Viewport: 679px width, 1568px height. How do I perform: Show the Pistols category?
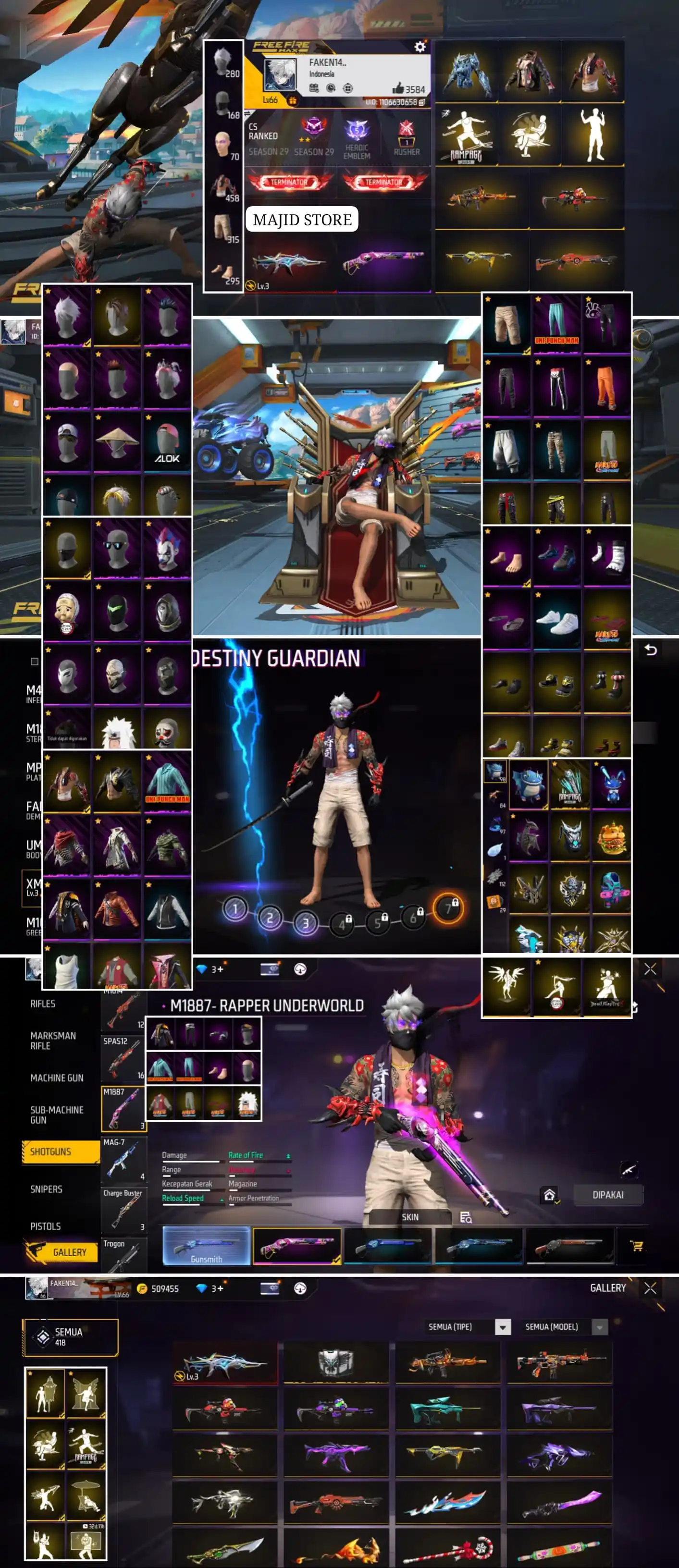pos(46,1226)
